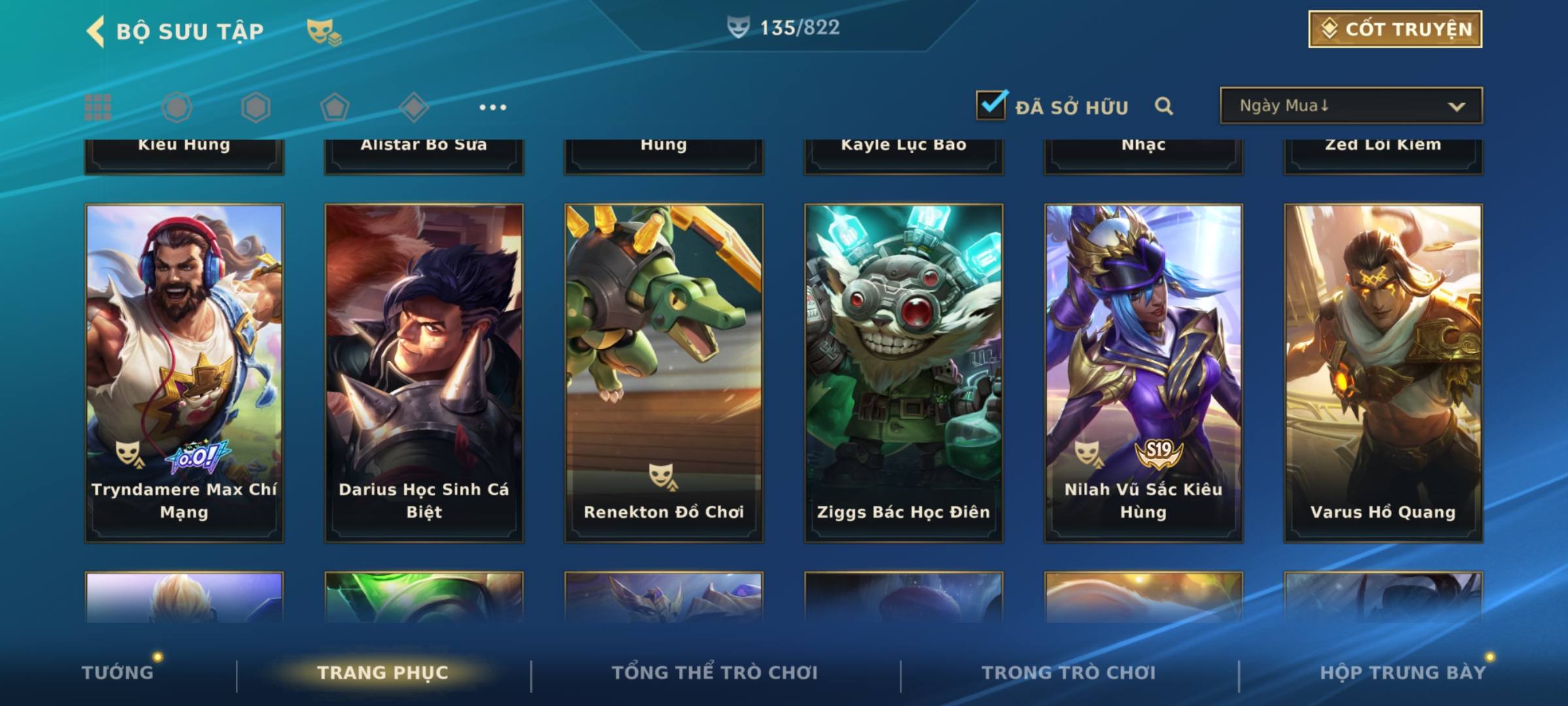
Task: Switch to the Tướng tab
Action: coord(118,673)
